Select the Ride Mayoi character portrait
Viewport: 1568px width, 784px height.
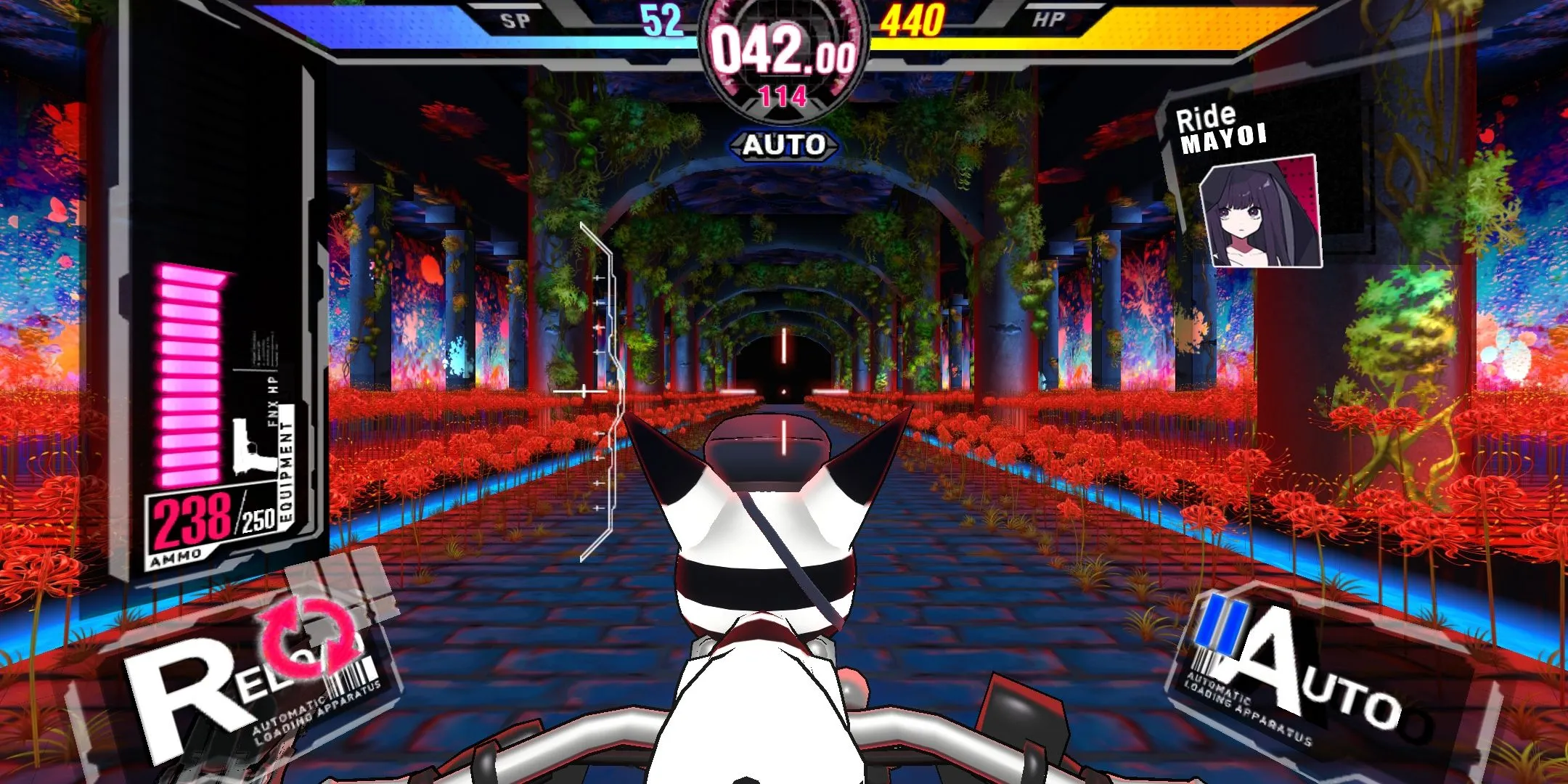pyautogui.click(x=1259, y=213)
